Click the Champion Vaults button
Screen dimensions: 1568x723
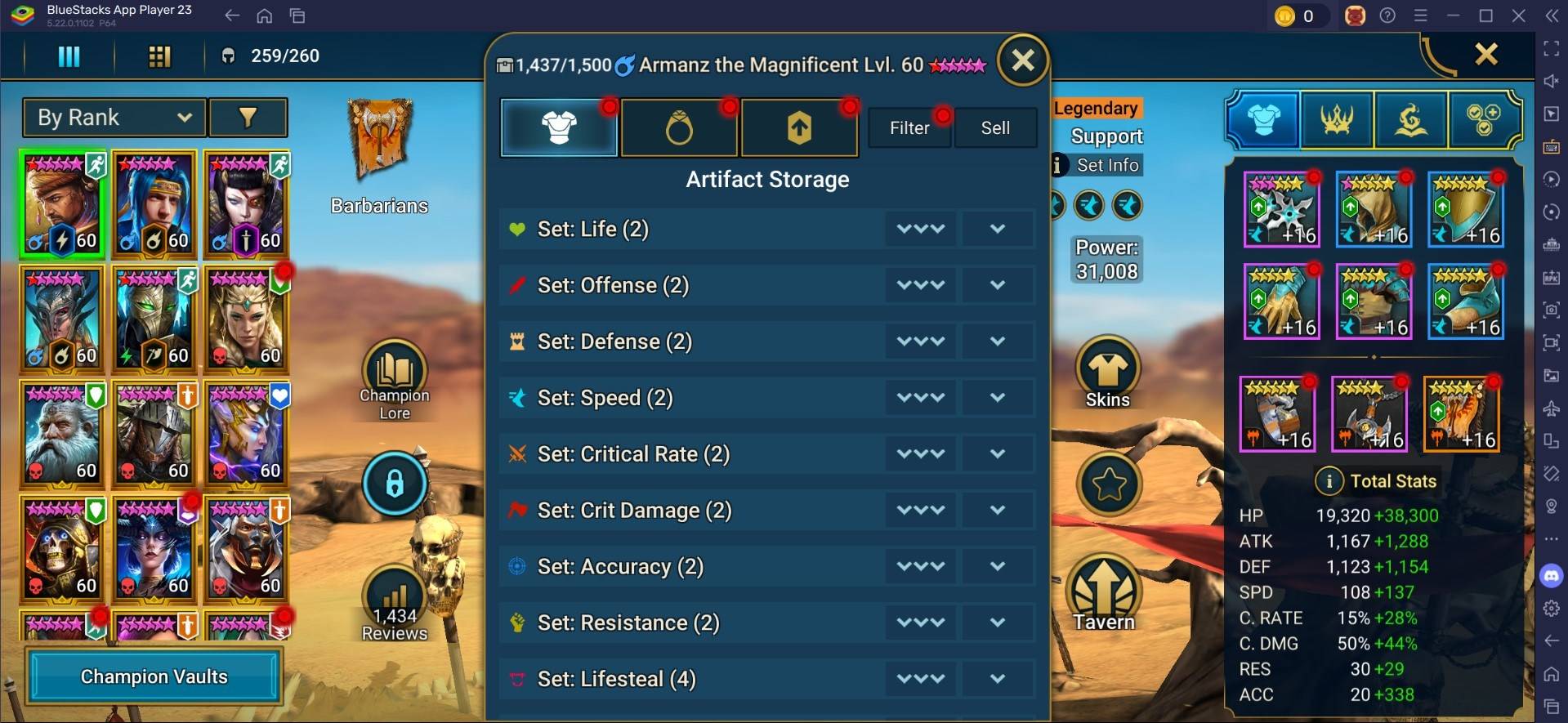pos(154,676)
